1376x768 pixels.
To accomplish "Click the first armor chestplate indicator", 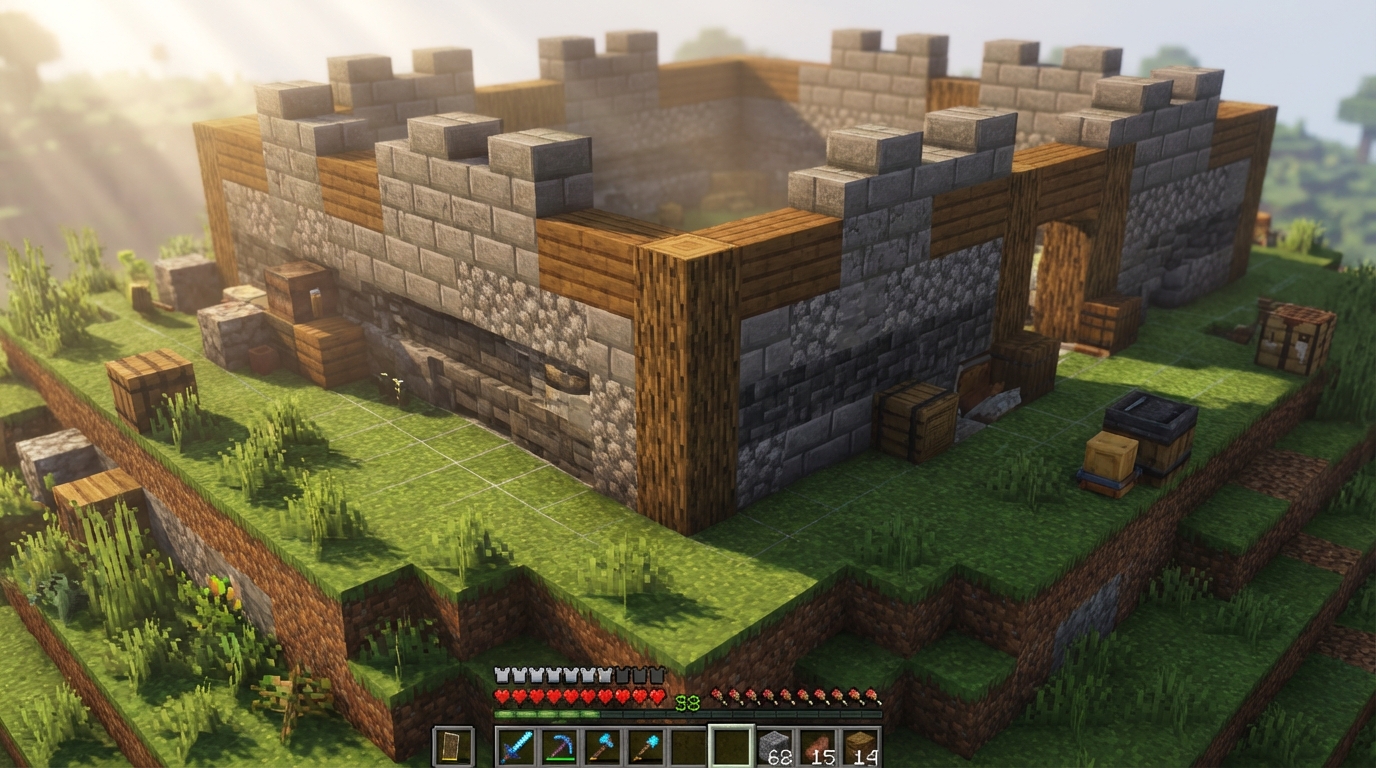I will [503, 673].
